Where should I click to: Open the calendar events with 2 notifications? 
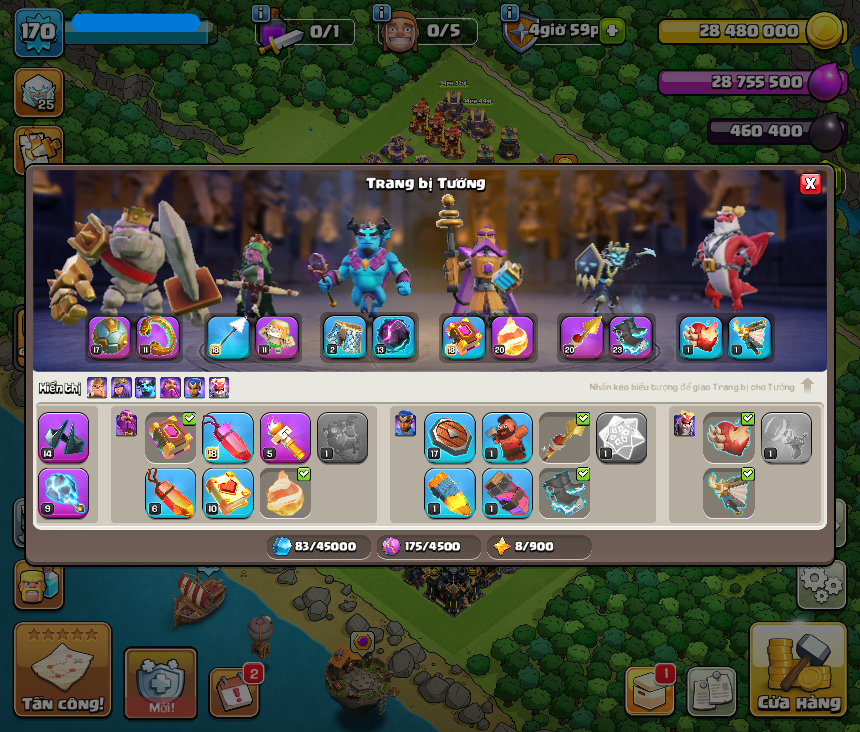pyautogui.click(x=234, y=692)
